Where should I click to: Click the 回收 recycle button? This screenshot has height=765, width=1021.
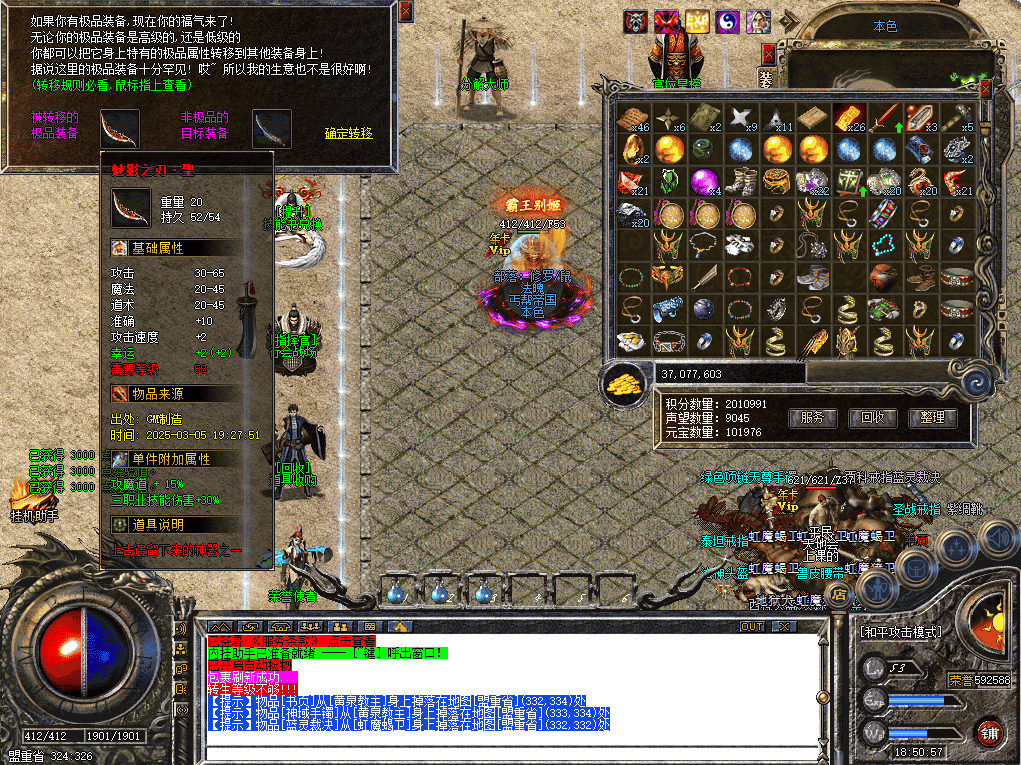pos(873,417)
